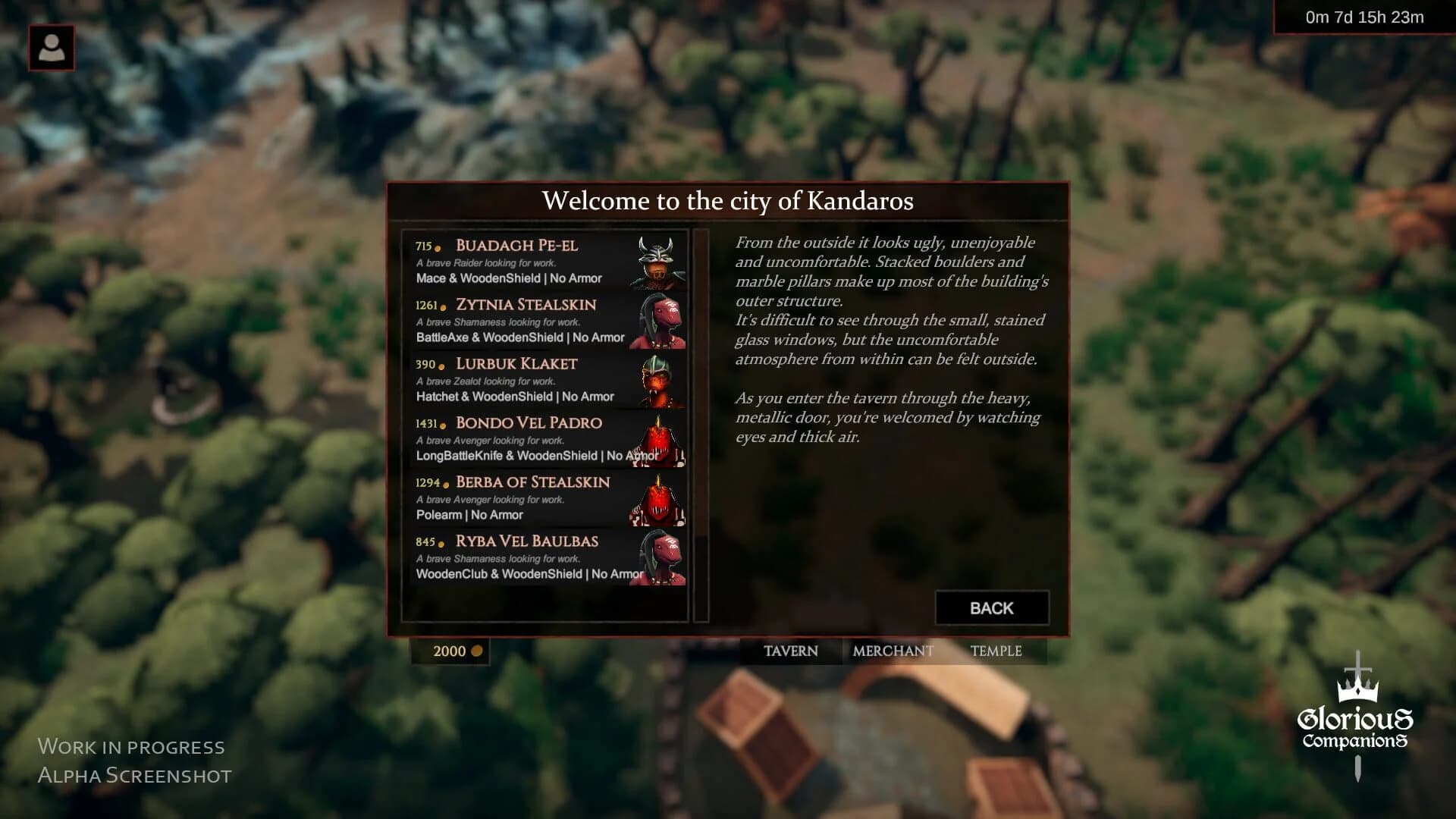Click Berba of Stealskin's portrait
This screenshot has height=819, width=1456.
coord(659,499)
